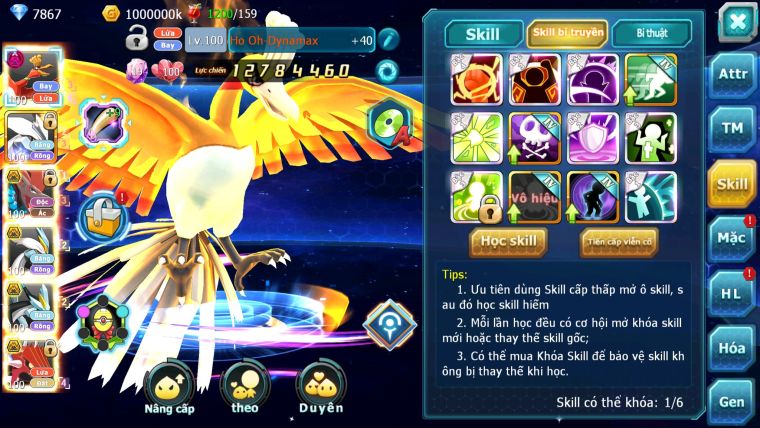Select the purple shield skill icon
760x428 pixels.
[592, 138]
